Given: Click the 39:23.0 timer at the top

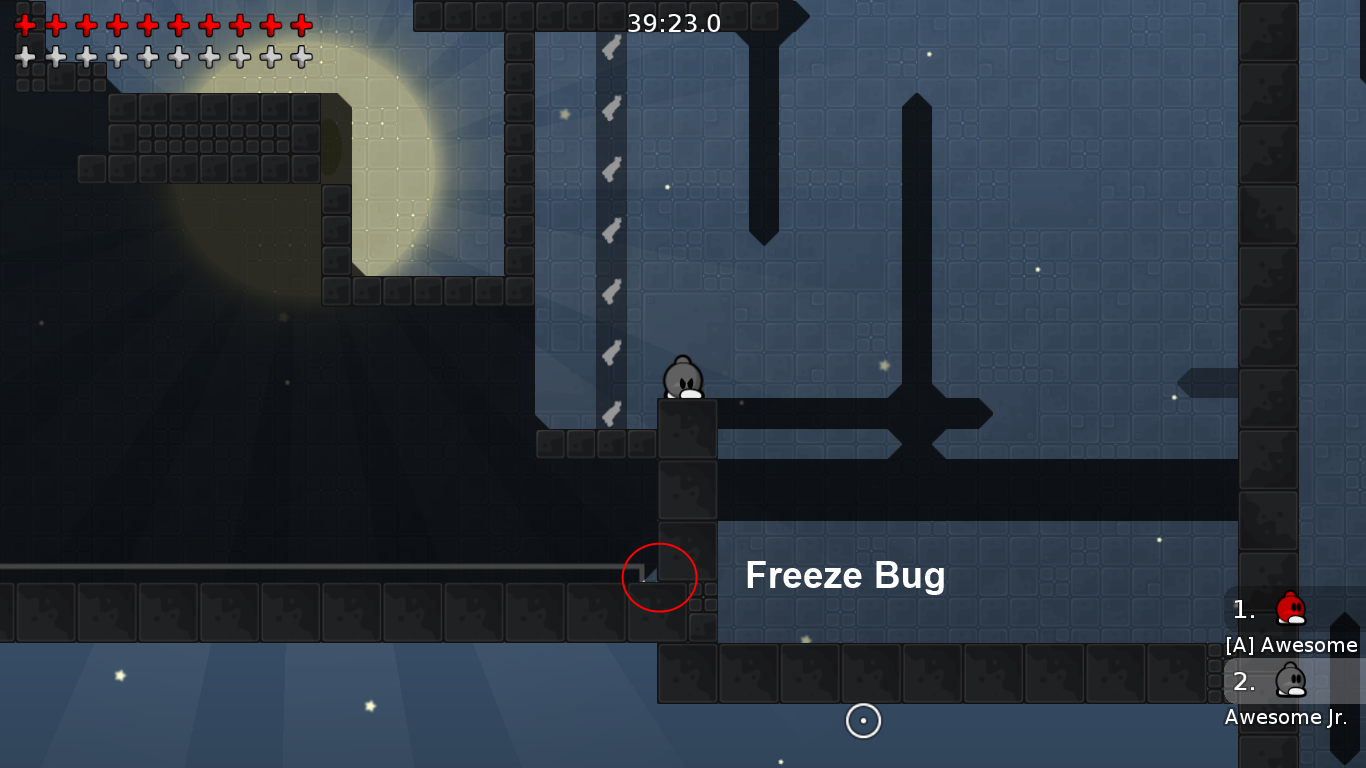Looking at the screenshot, I should (x=672, y=23).
